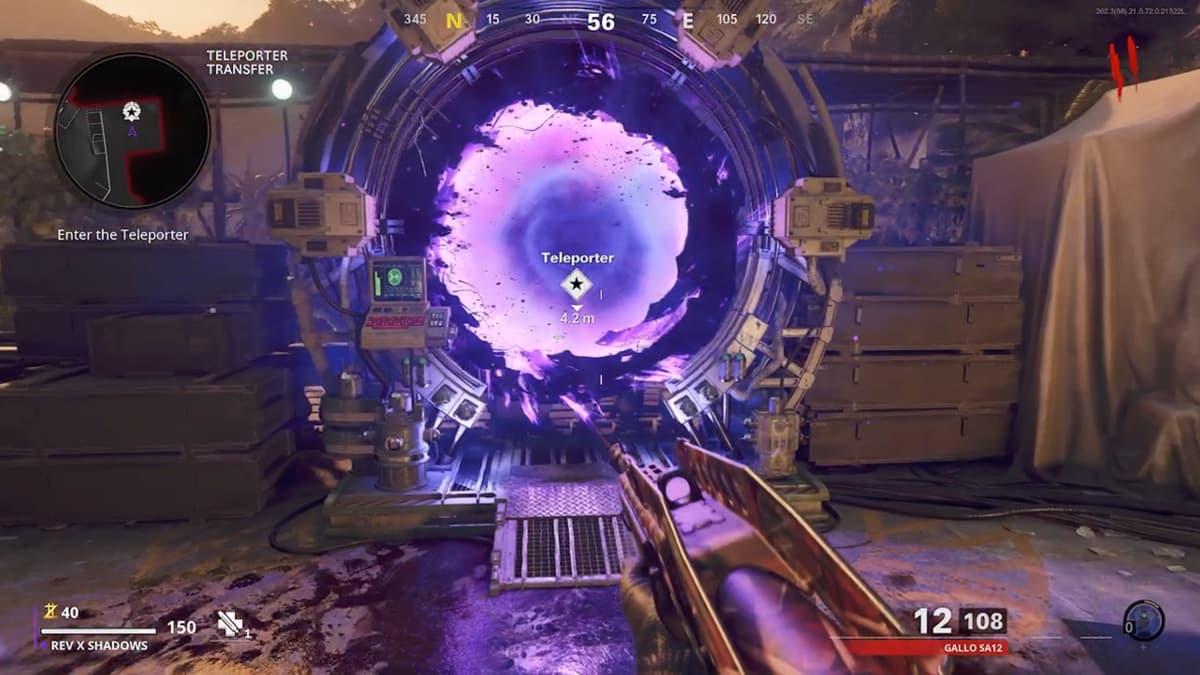Viewport: 1200px width, 675px height.
Task: Click the circular minimap
Action: pos(132,131)
